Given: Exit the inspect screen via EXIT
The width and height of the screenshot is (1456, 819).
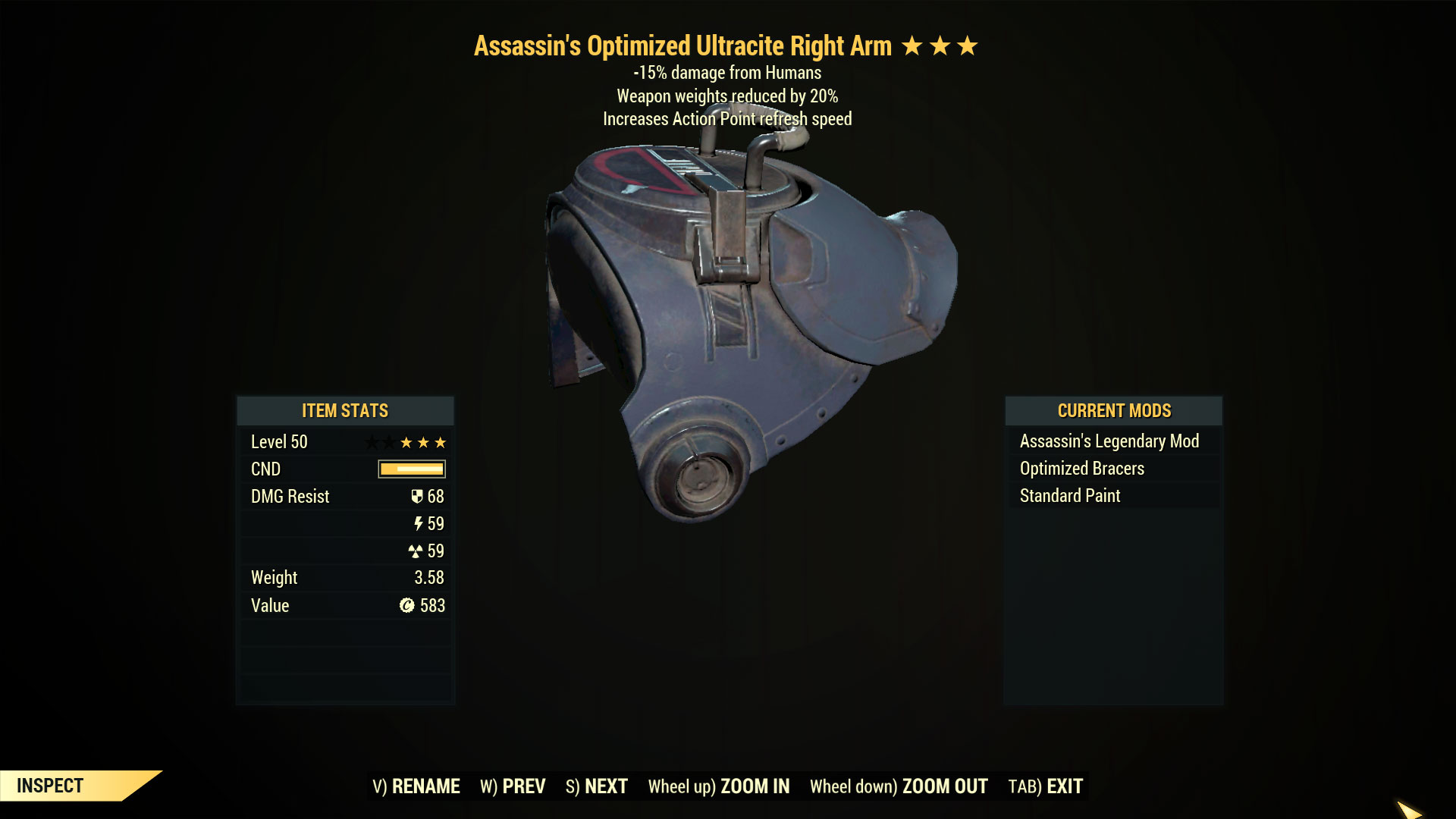Looking at the screenshot, I should [x=1046, y=786].
